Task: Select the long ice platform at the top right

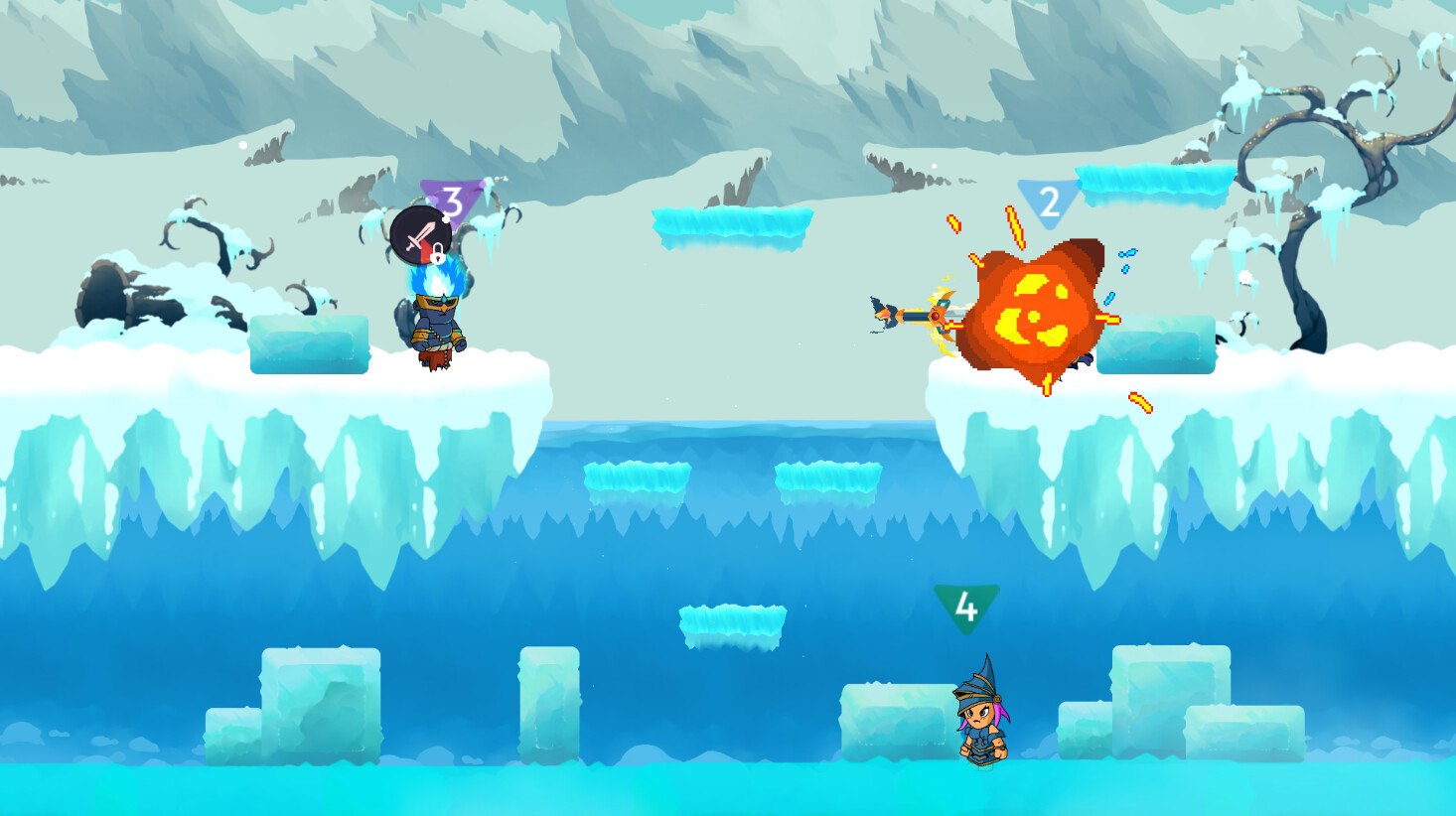Action: (x=1152, y=184)
